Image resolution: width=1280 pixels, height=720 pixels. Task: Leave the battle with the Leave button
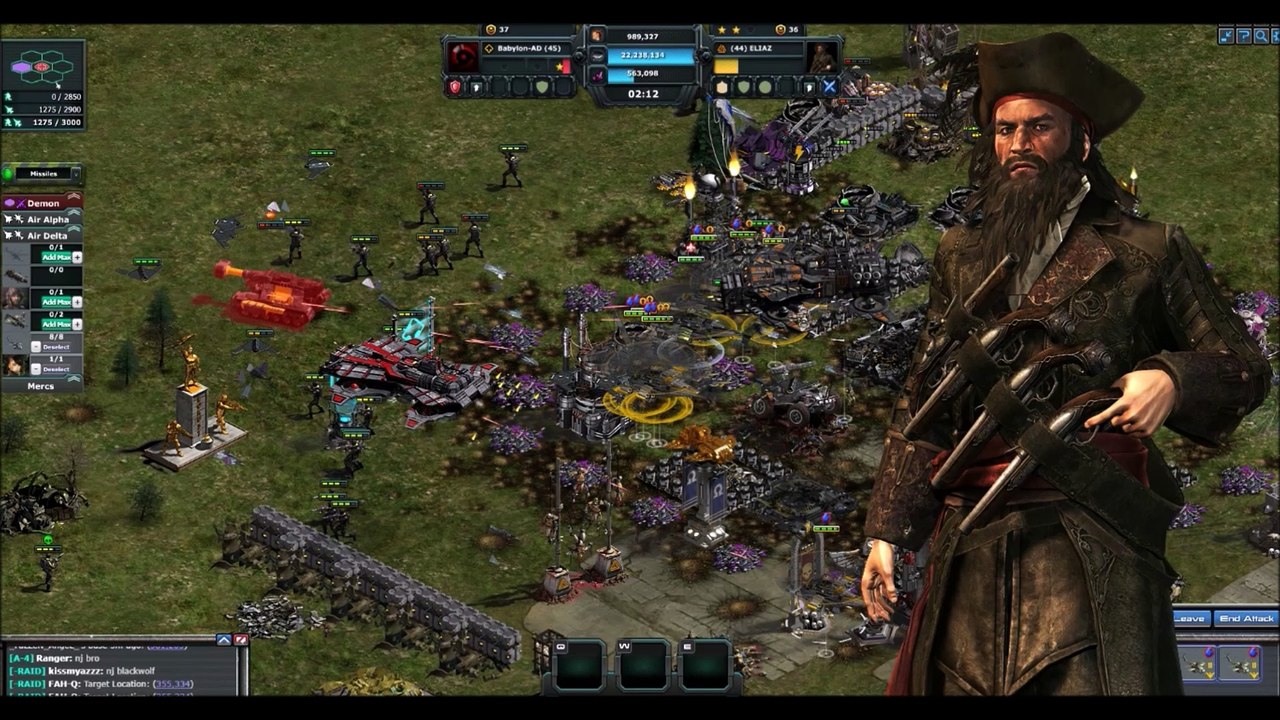click(x=1189, y=619)
